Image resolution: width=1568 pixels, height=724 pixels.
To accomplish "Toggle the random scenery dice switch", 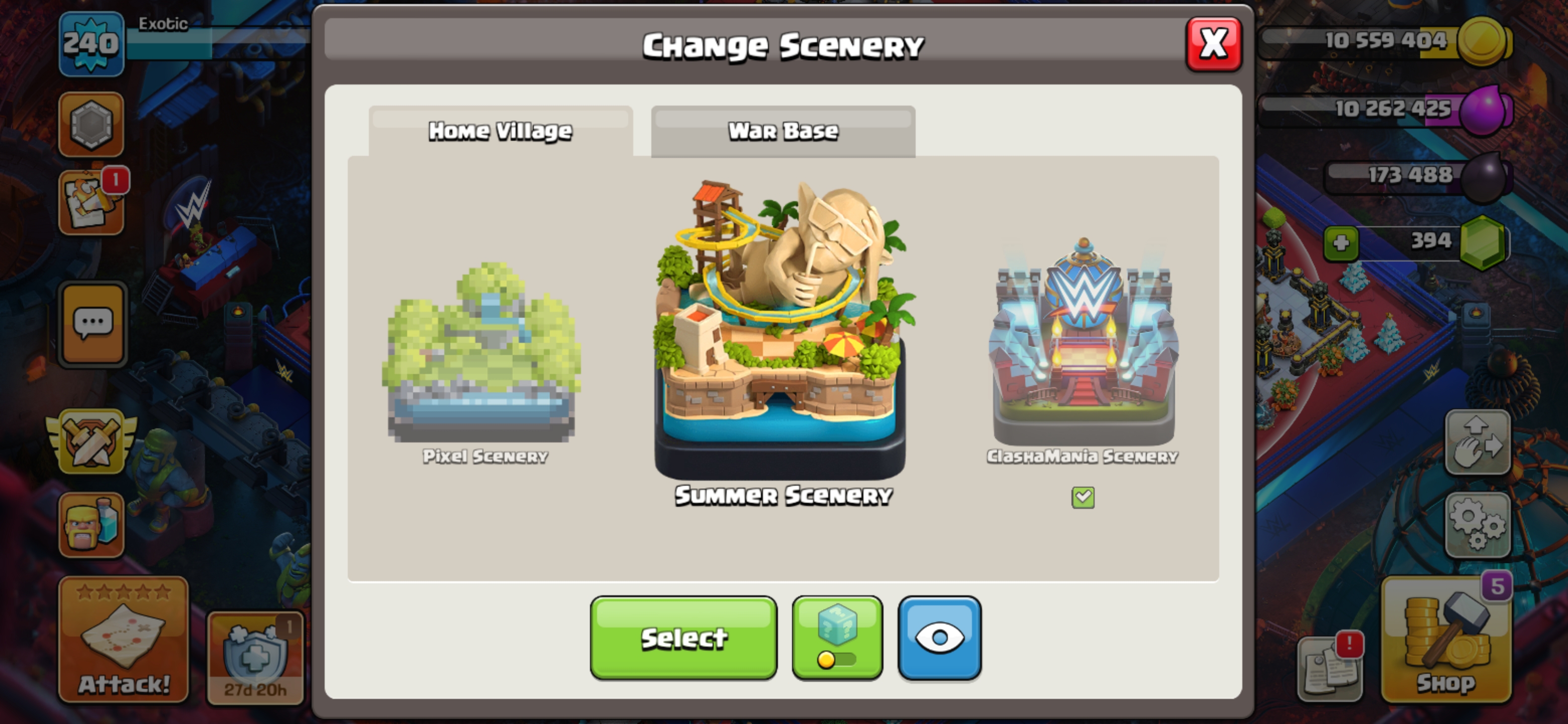I will (x=837, y=638).
